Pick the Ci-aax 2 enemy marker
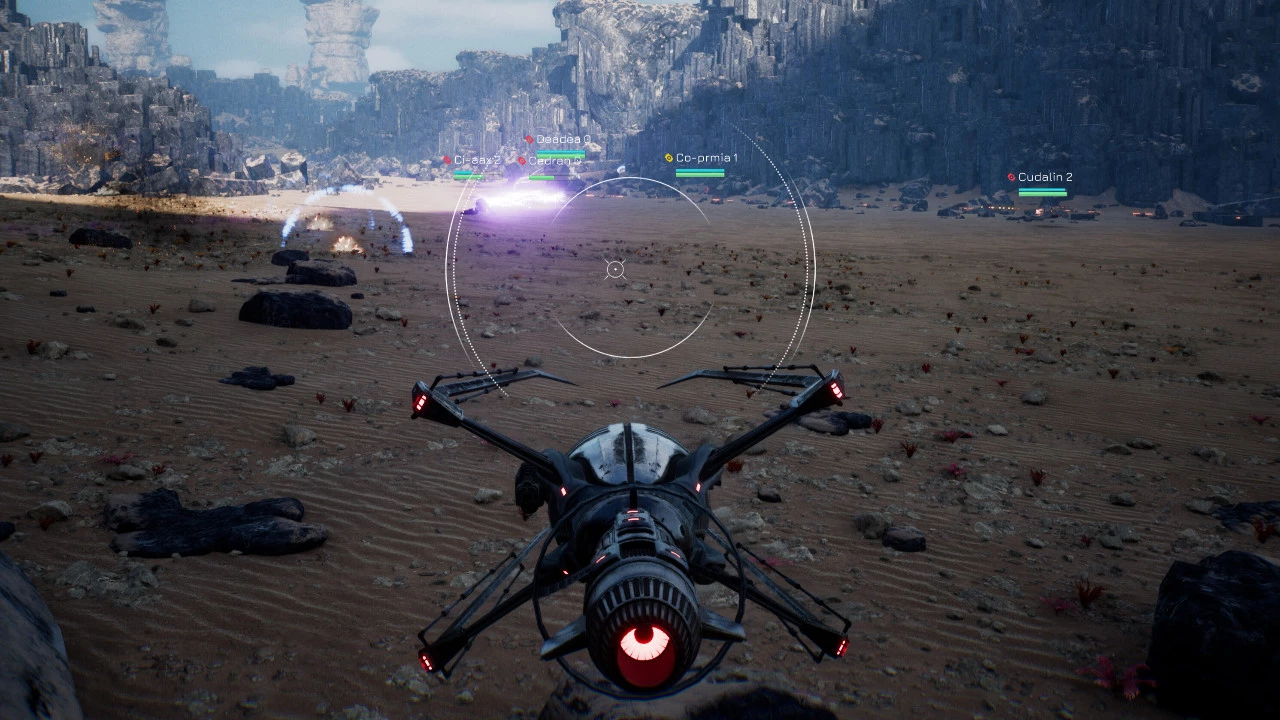 tap(448, 160)
